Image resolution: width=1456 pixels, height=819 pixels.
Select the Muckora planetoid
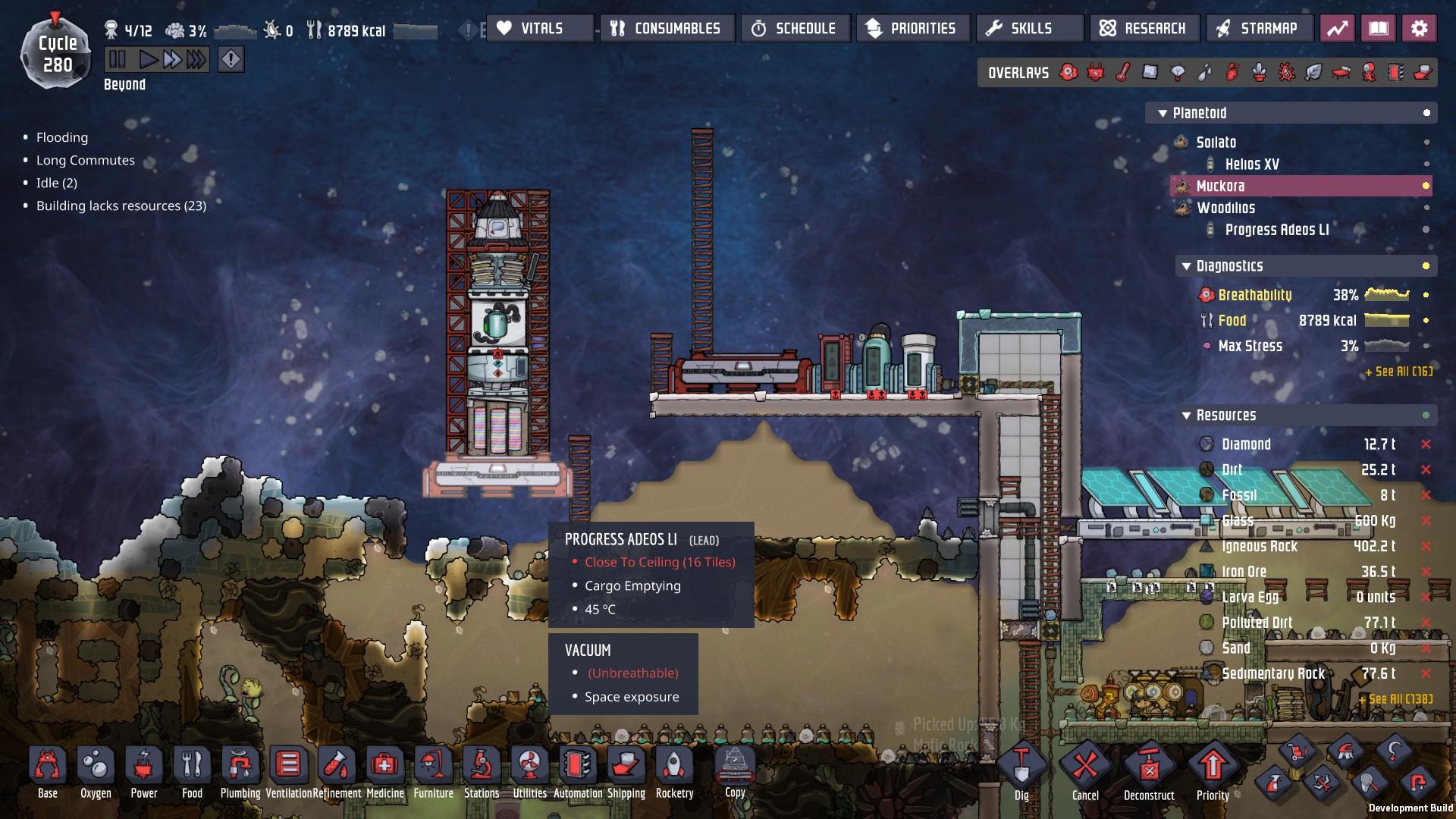pyautogui.click(x=1220, y=186)
